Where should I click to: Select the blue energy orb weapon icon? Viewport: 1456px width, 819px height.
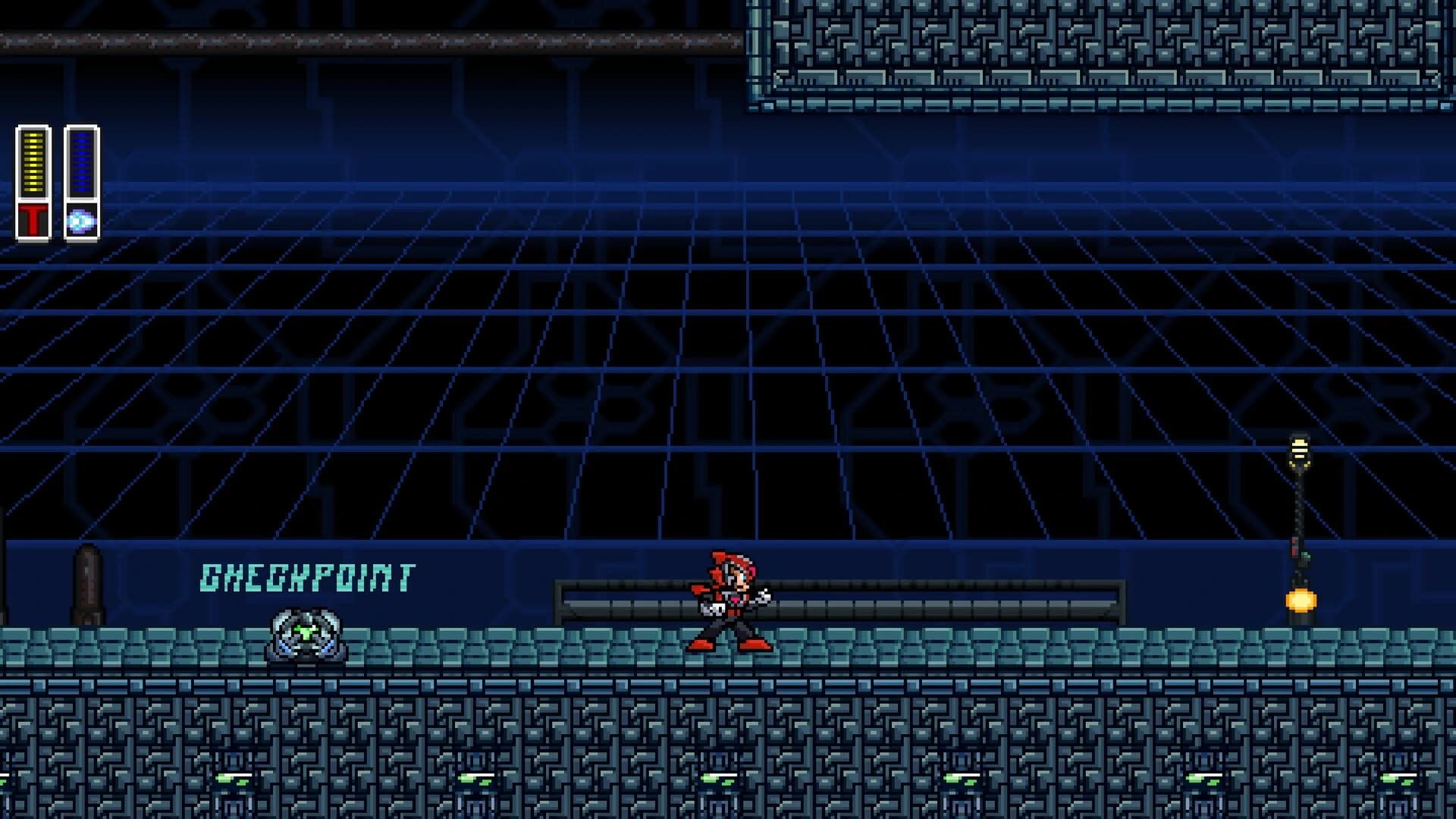click(x=83, y=220)
